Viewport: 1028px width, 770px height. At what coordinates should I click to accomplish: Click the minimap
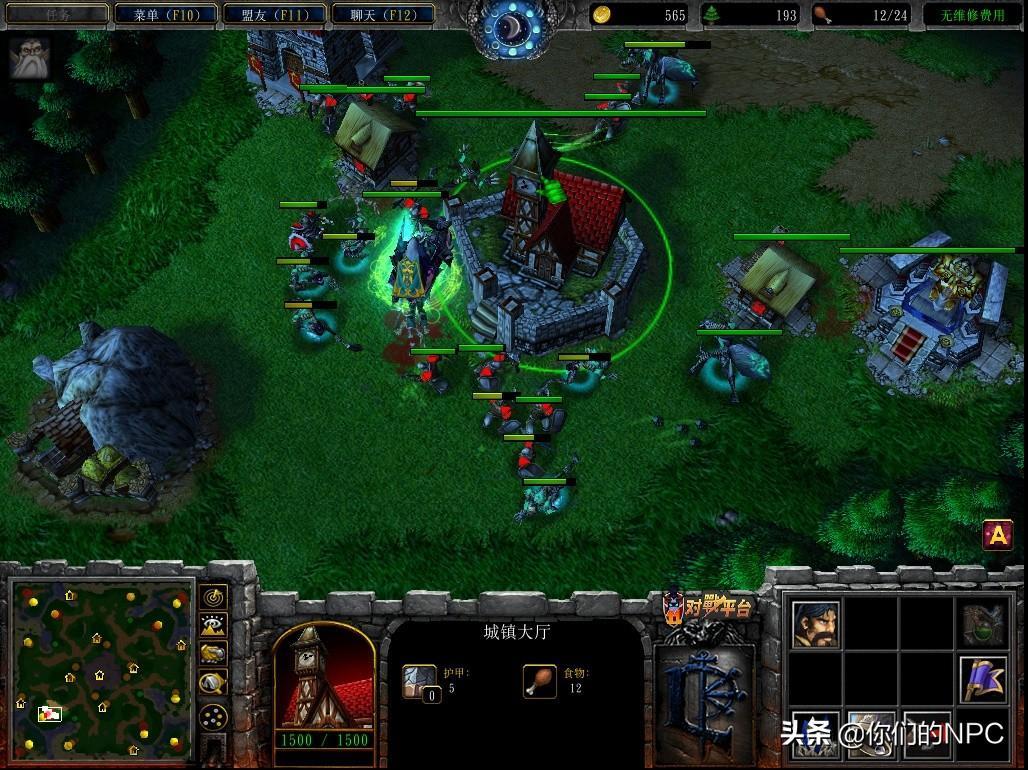100,667
